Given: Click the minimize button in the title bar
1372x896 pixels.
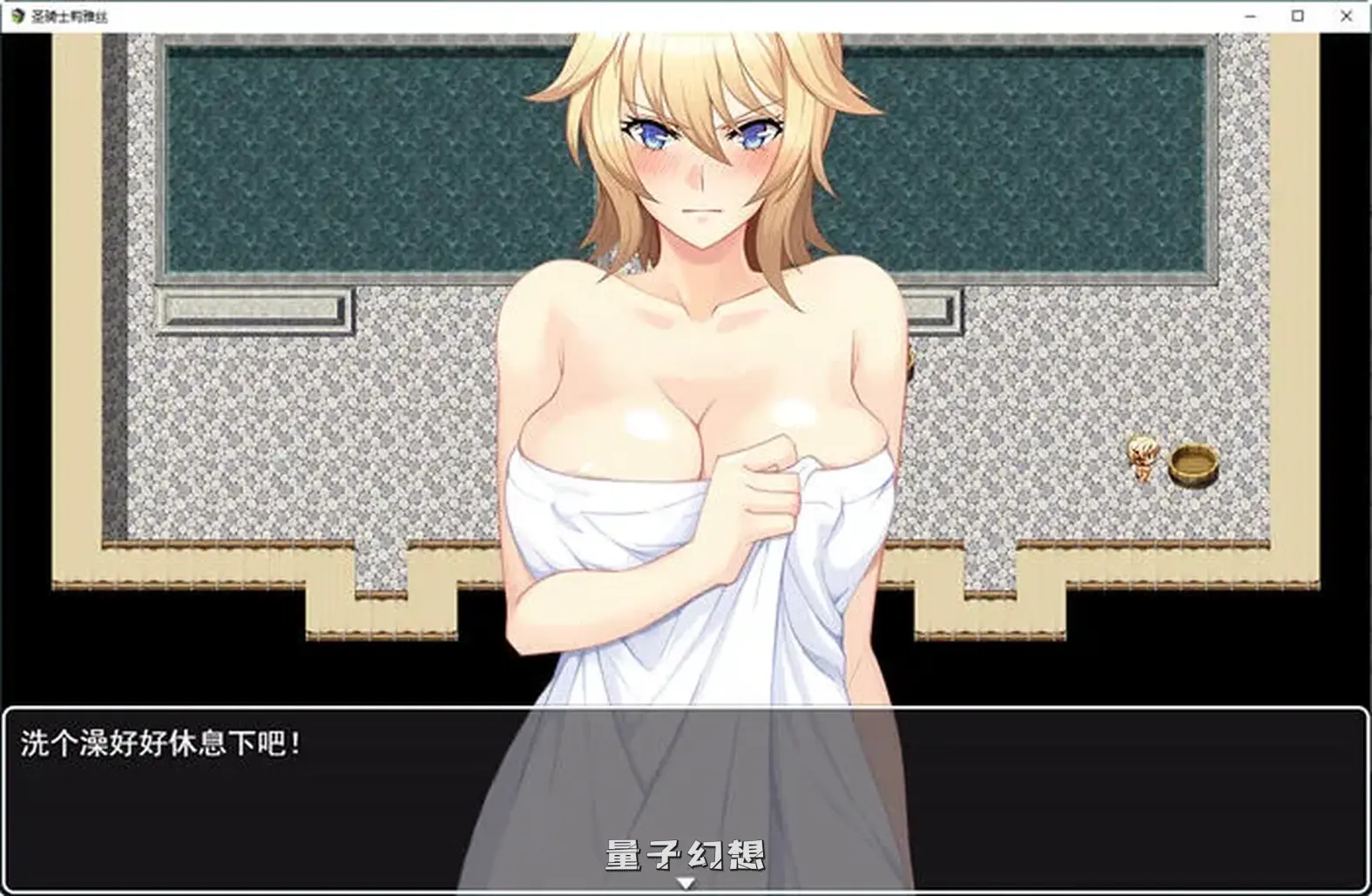Looking at the screenshot, I should pos(1252,15).
